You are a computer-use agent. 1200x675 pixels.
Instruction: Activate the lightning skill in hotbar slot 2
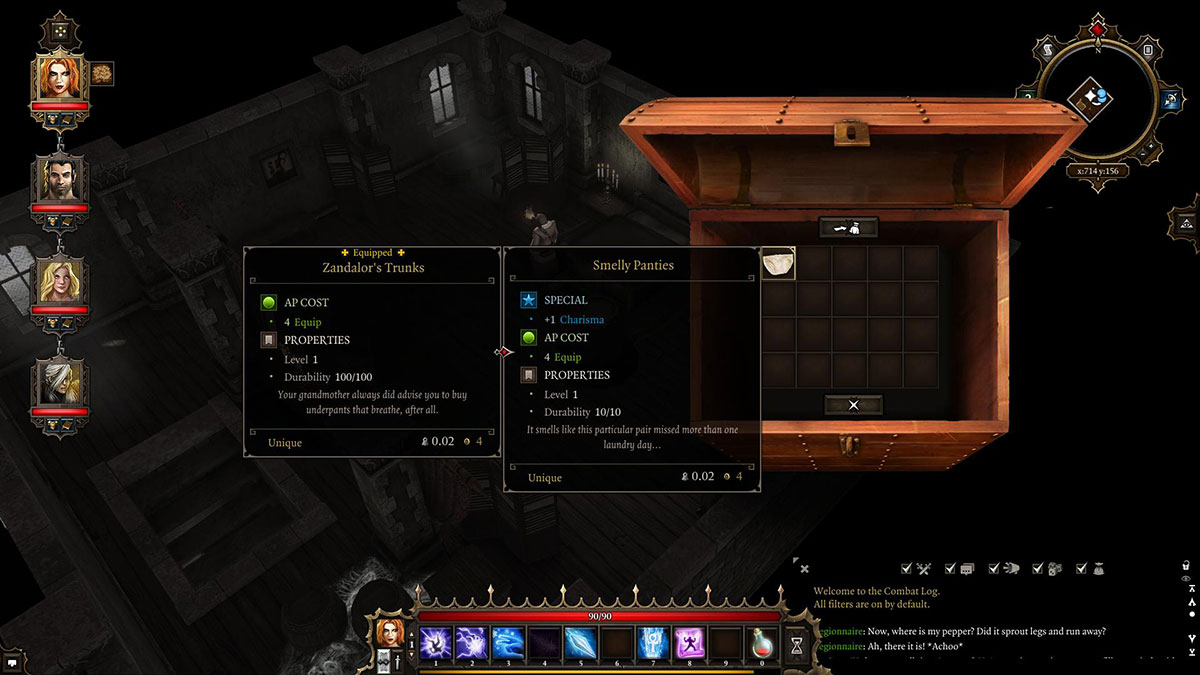click(471, 643)
